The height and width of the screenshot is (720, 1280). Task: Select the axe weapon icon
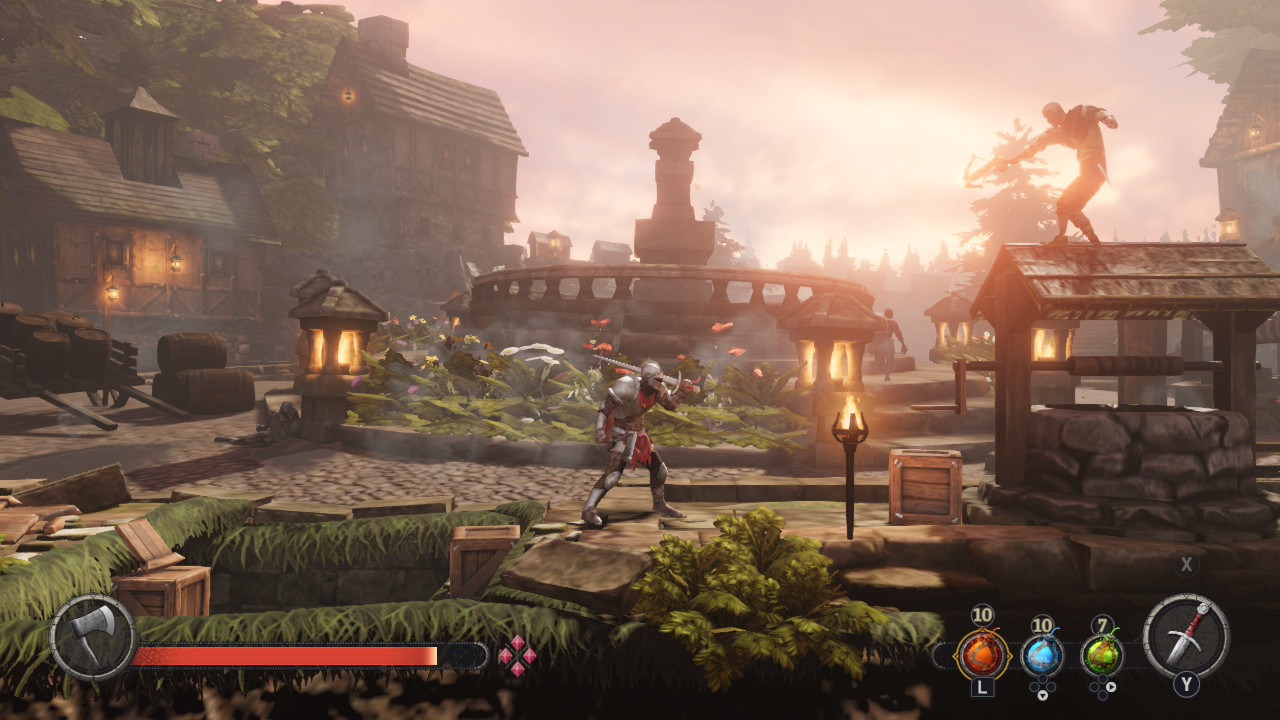(x=93, y=637)
